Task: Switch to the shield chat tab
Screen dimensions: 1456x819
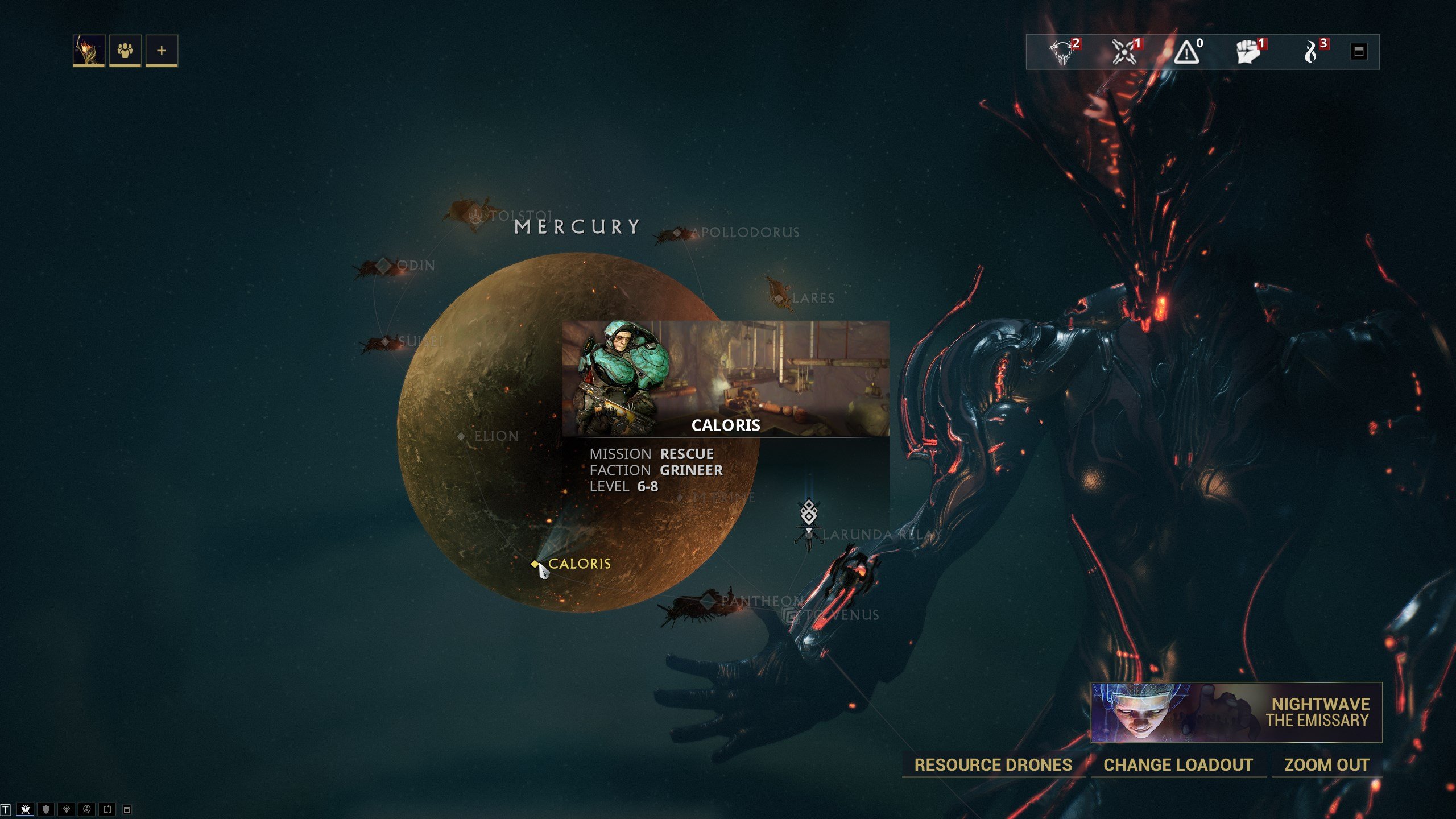Action: 46,809
